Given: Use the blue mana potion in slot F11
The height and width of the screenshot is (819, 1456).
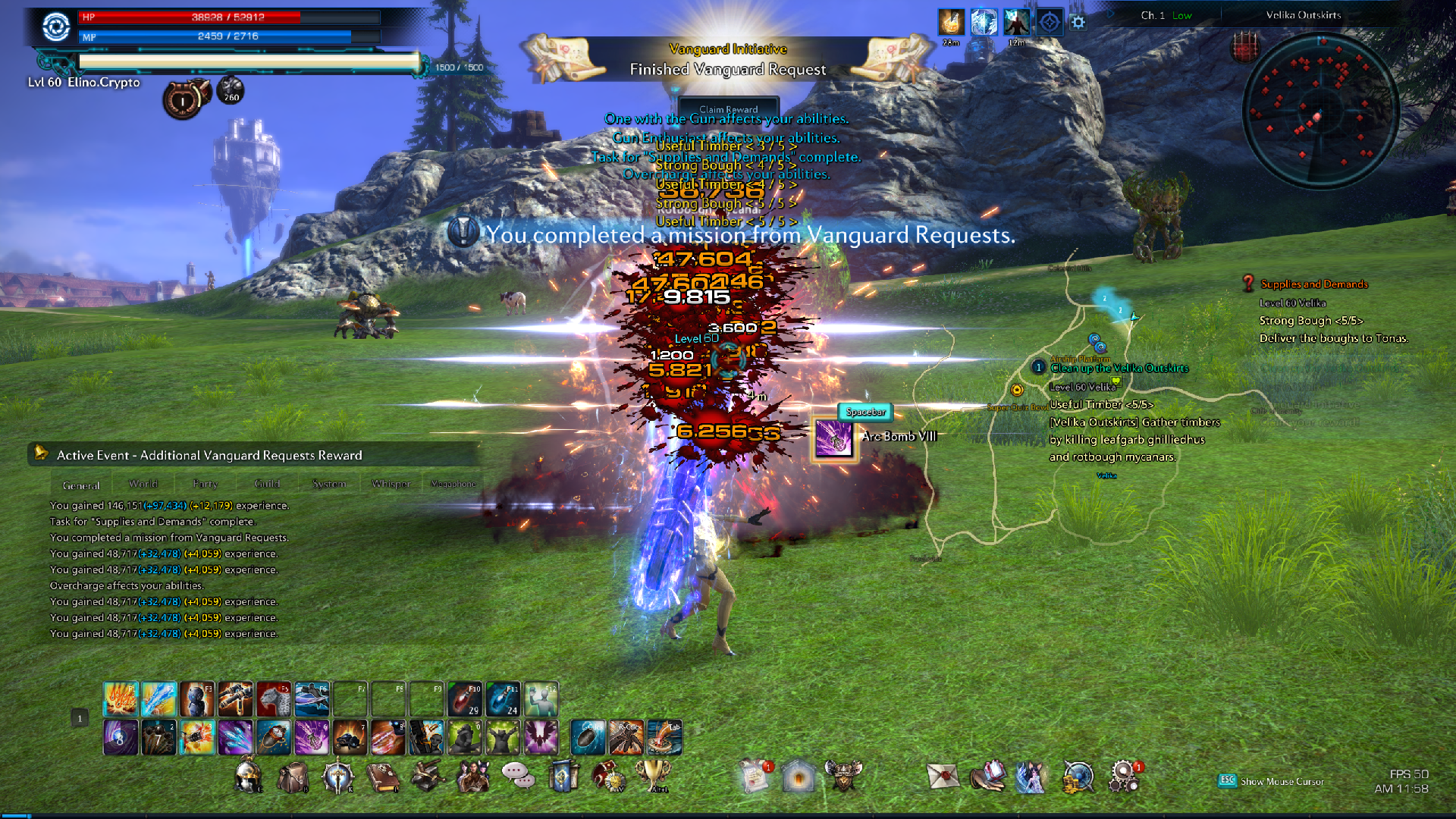Looking at the screenshot, I should pos(503,699).
